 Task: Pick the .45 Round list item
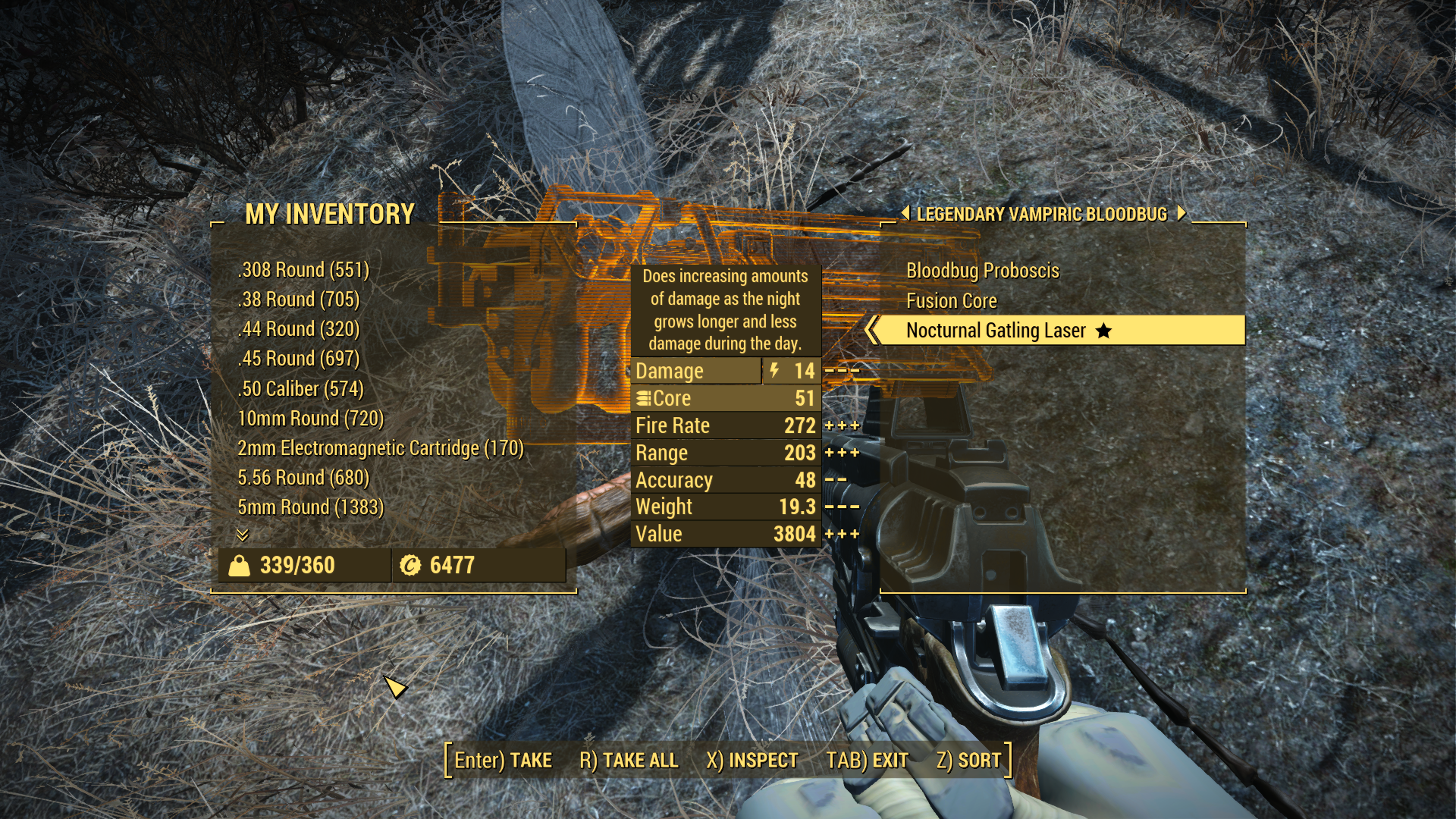click(298, 359)
